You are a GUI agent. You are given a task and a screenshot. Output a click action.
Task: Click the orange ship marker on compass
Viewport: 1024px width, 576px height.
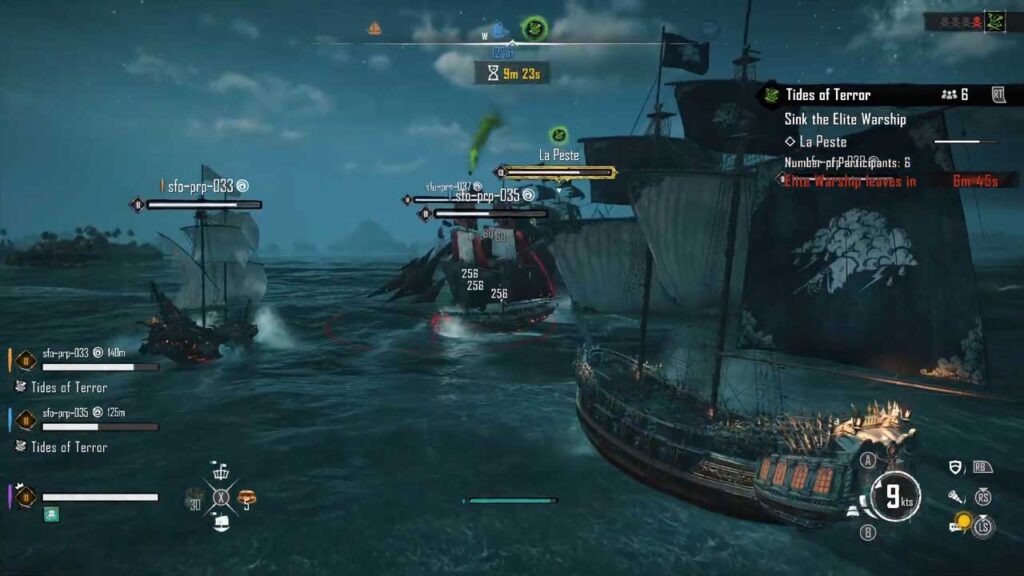pos(375,28)
